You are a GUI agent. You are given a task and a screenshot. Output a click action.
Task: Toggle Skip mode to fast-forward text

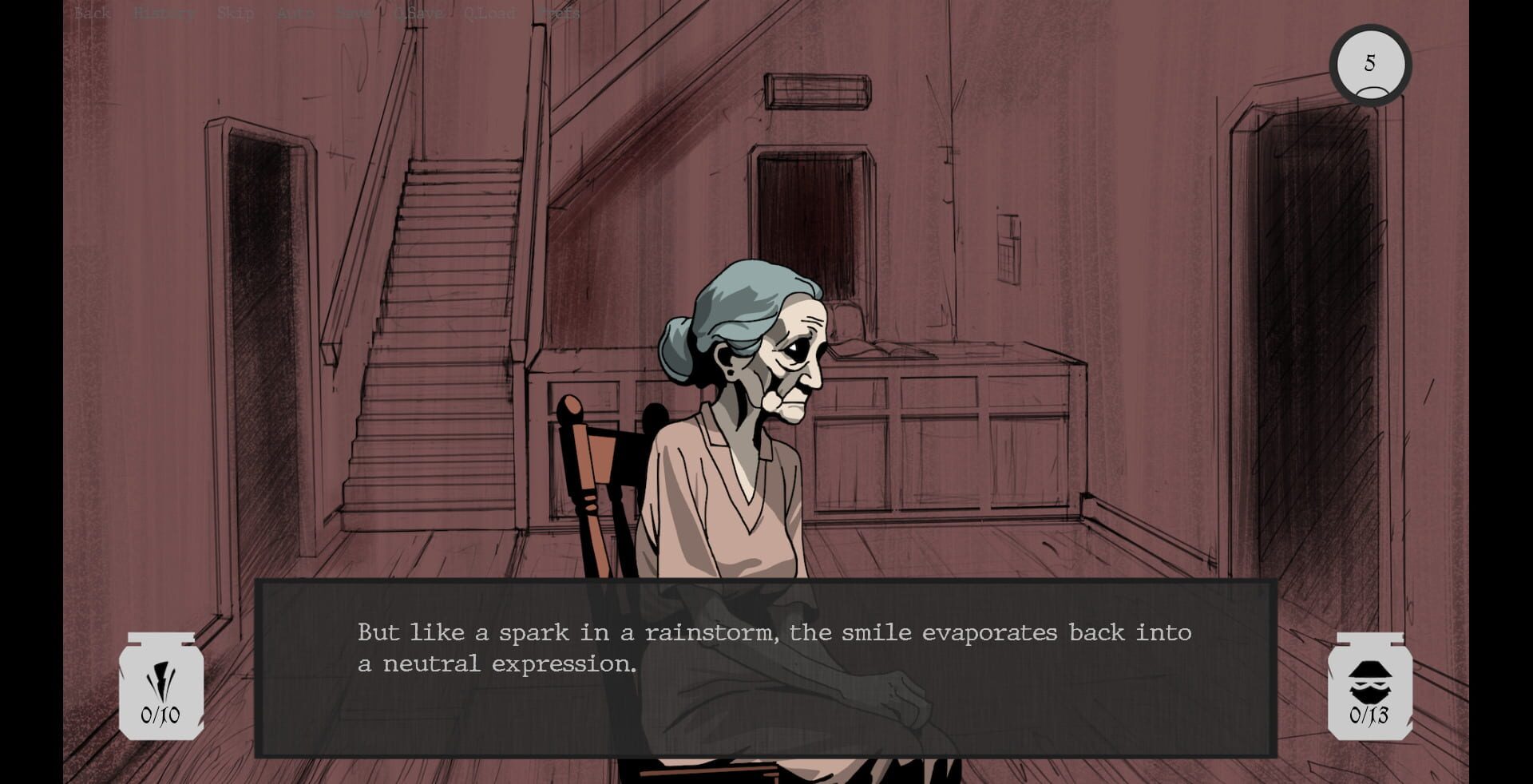click(236, 13)
